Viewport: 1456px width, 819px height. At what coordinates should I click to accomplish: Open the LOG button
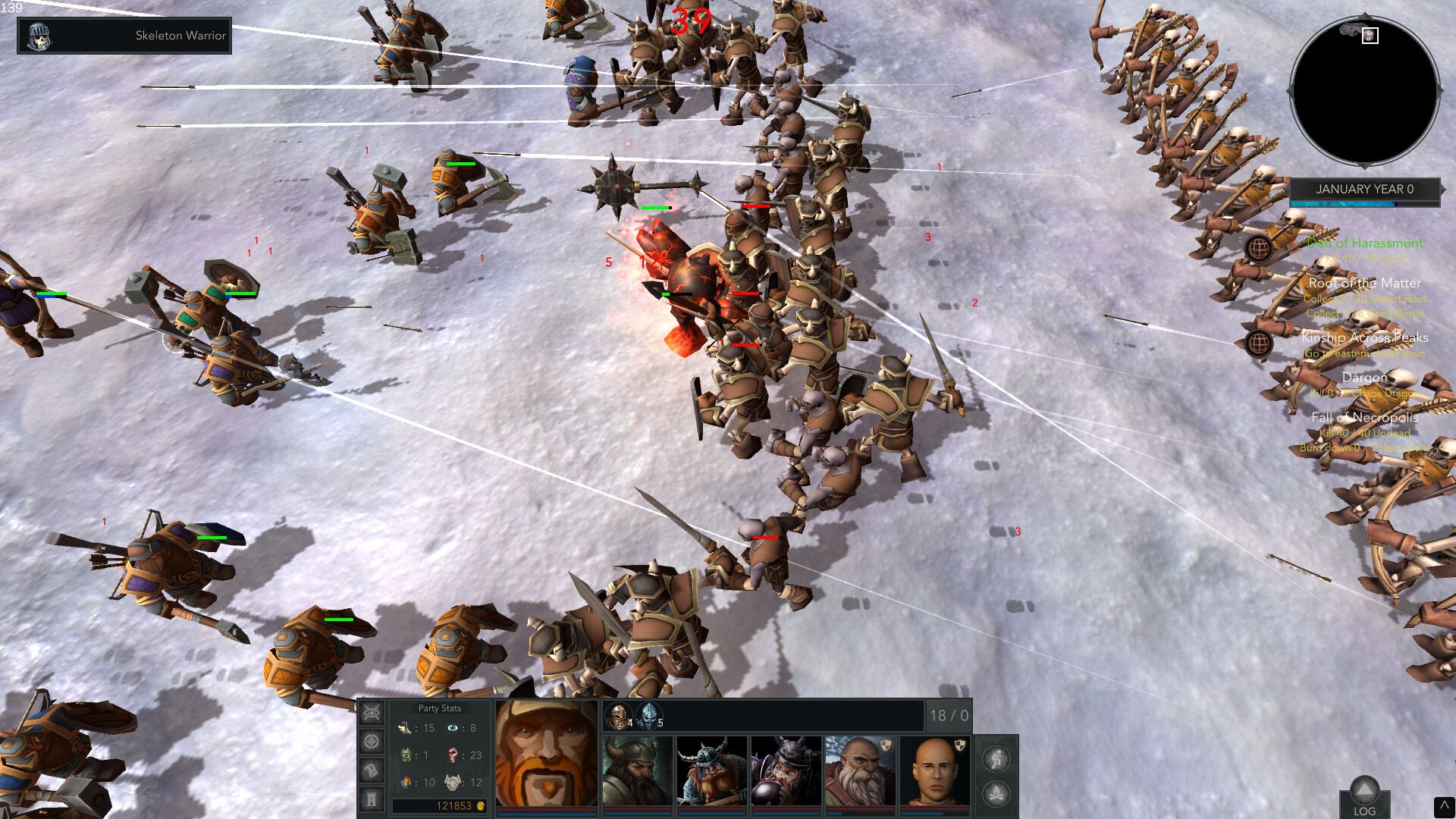pyautogui.click(x=1364, y=811)
